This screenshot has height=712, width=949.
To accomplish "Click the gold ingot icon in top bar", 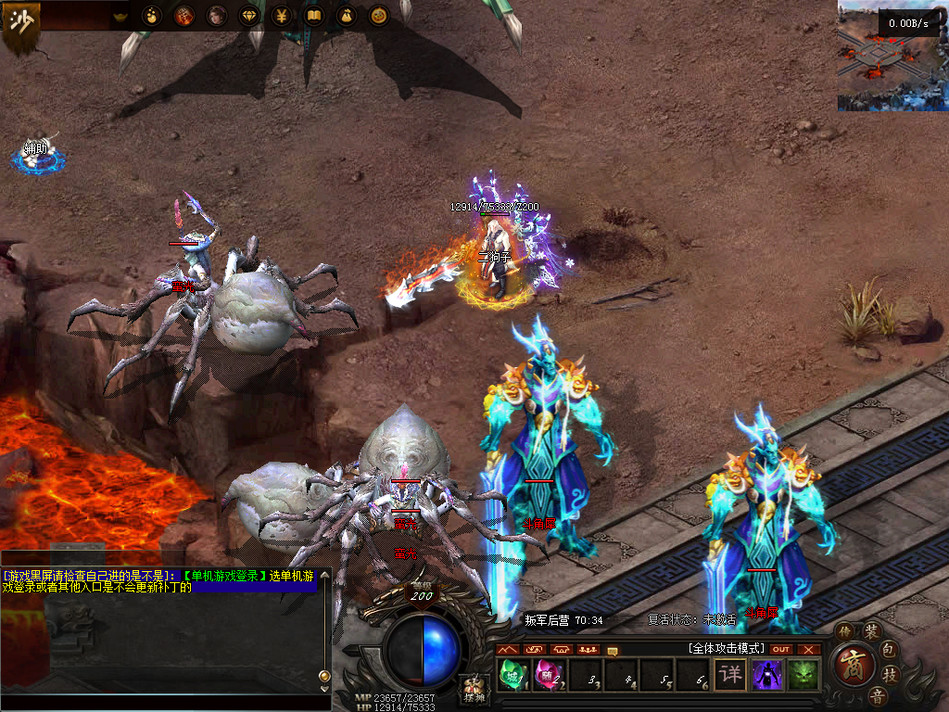I will coord(121,16).
